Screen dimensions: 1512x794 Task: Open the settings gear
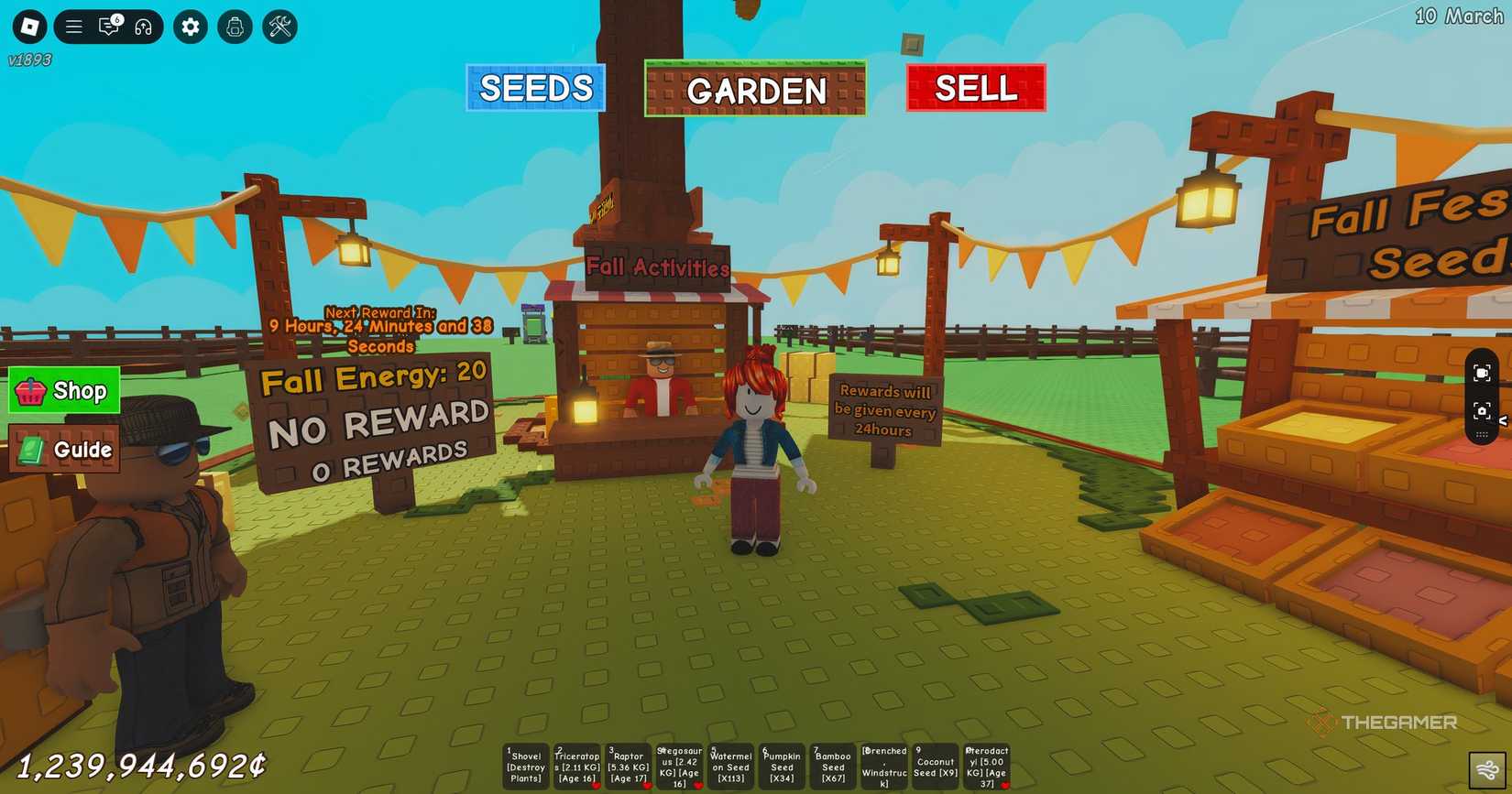190,27
